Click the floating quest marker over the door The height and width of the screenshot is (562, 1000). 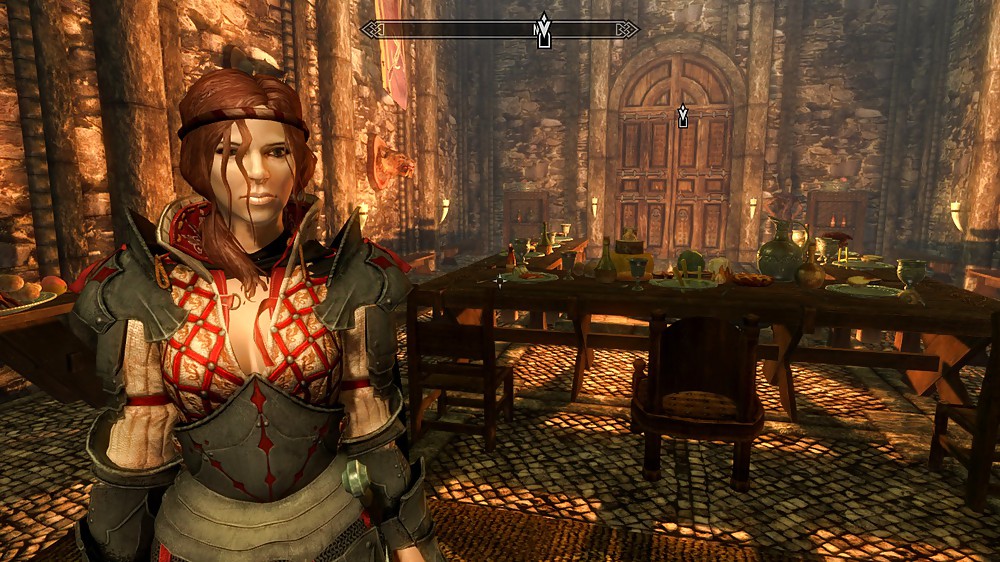[x=683, y=116]
